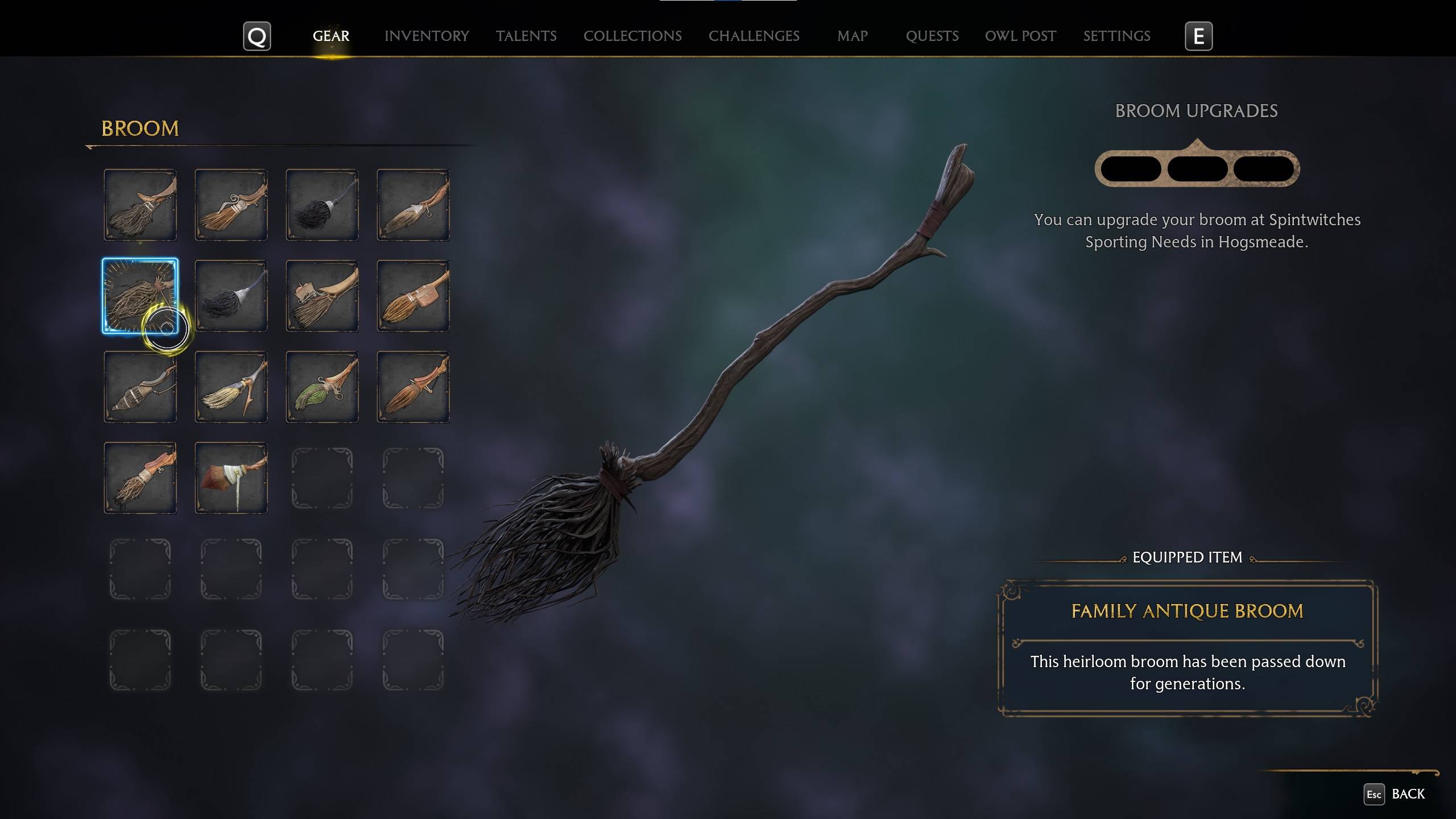The image size is (1456, 819).
Task: Open OWL POST
Action: [x=1020, y=36]
